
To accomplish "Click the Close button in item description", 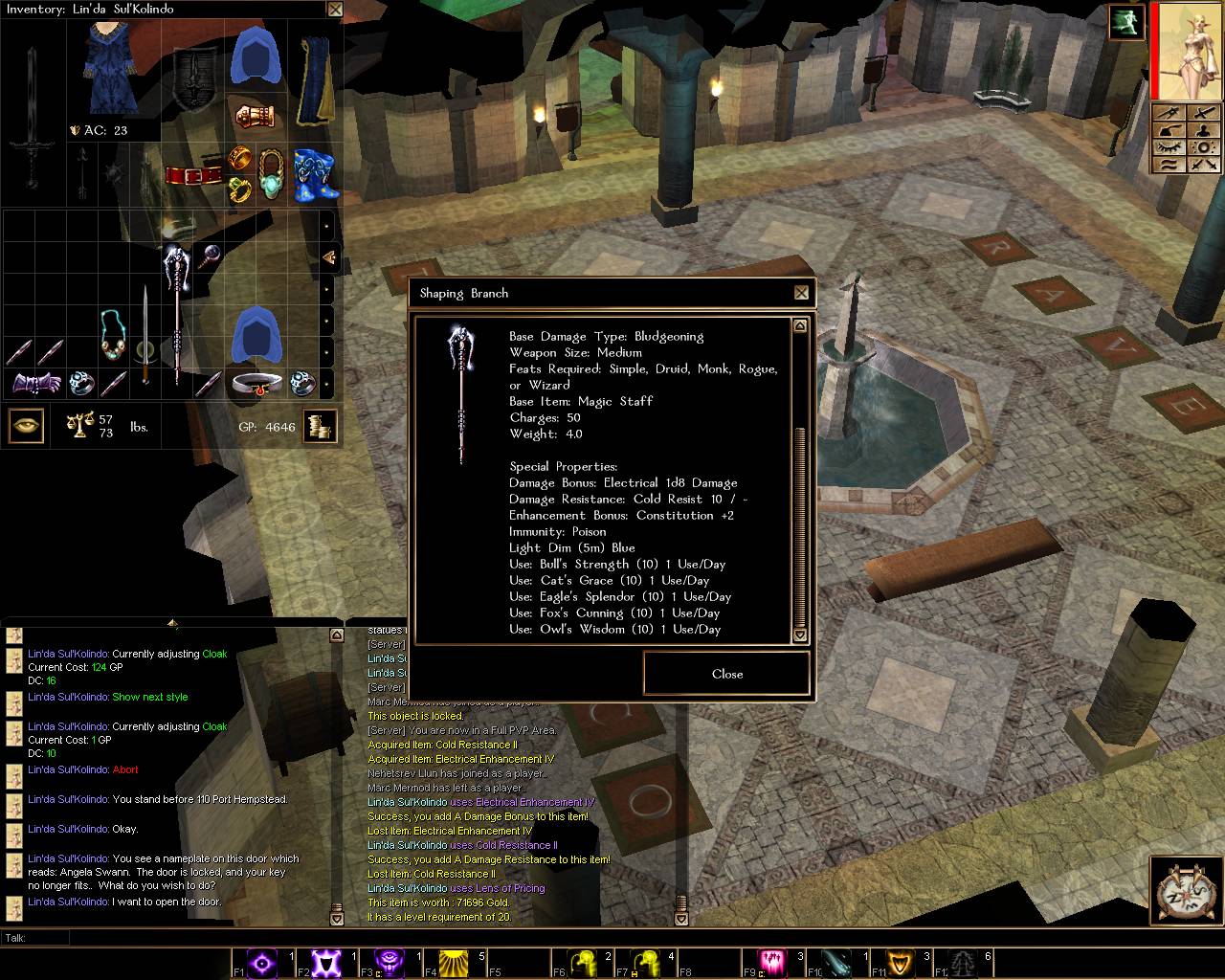I will point(726,674).
